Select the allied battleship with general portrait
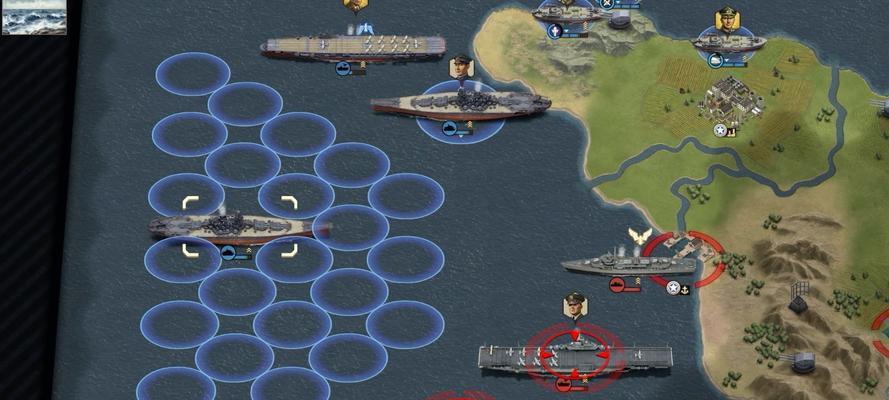Screen dimensions: 889x400 click(x=461, y=104)
